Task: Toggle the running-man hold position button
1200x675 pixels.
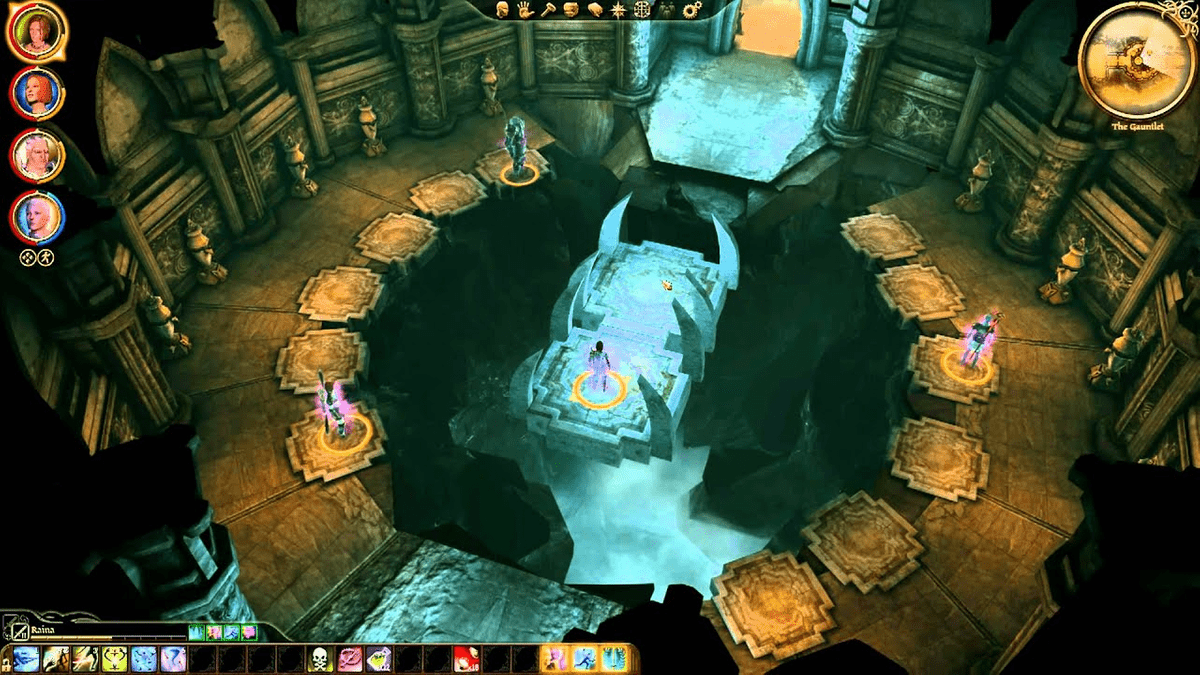Action: (45, 256)
